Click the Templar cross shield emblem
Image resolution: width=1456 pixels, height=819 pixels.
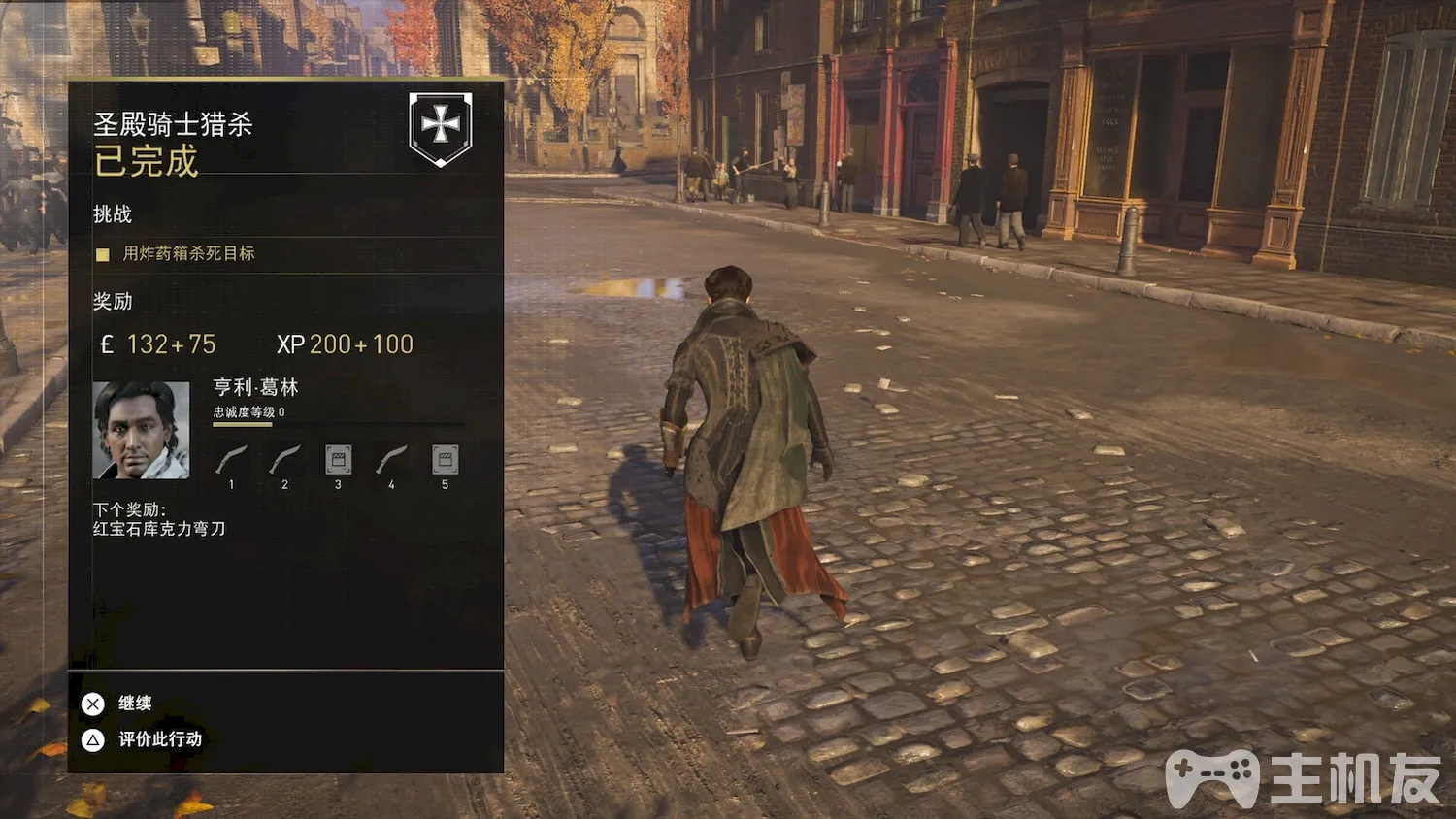[441, 127]
